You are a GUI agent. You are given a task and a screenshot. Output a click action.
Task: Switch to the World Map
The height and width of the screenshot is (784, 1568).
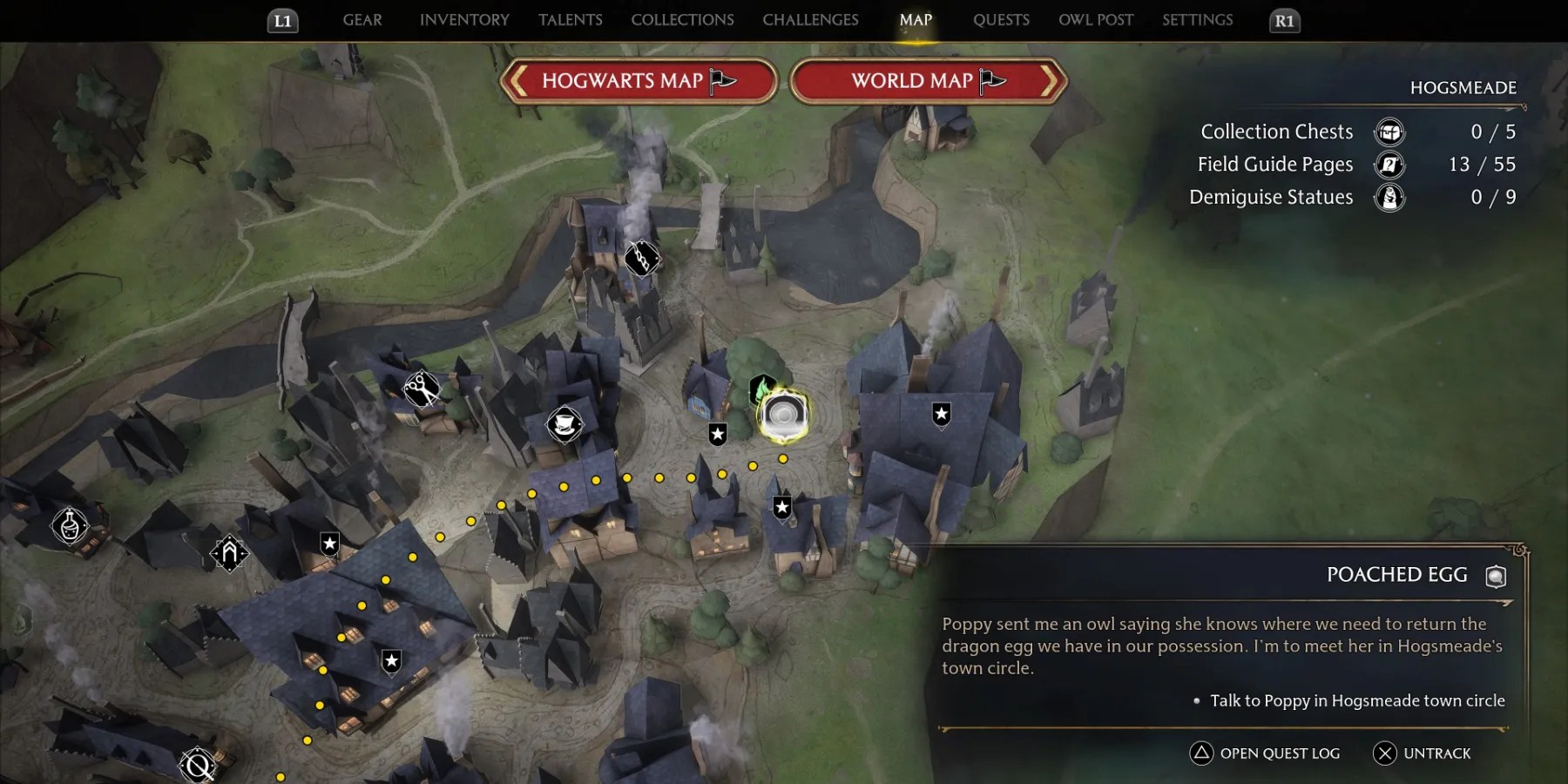(928, 81)
